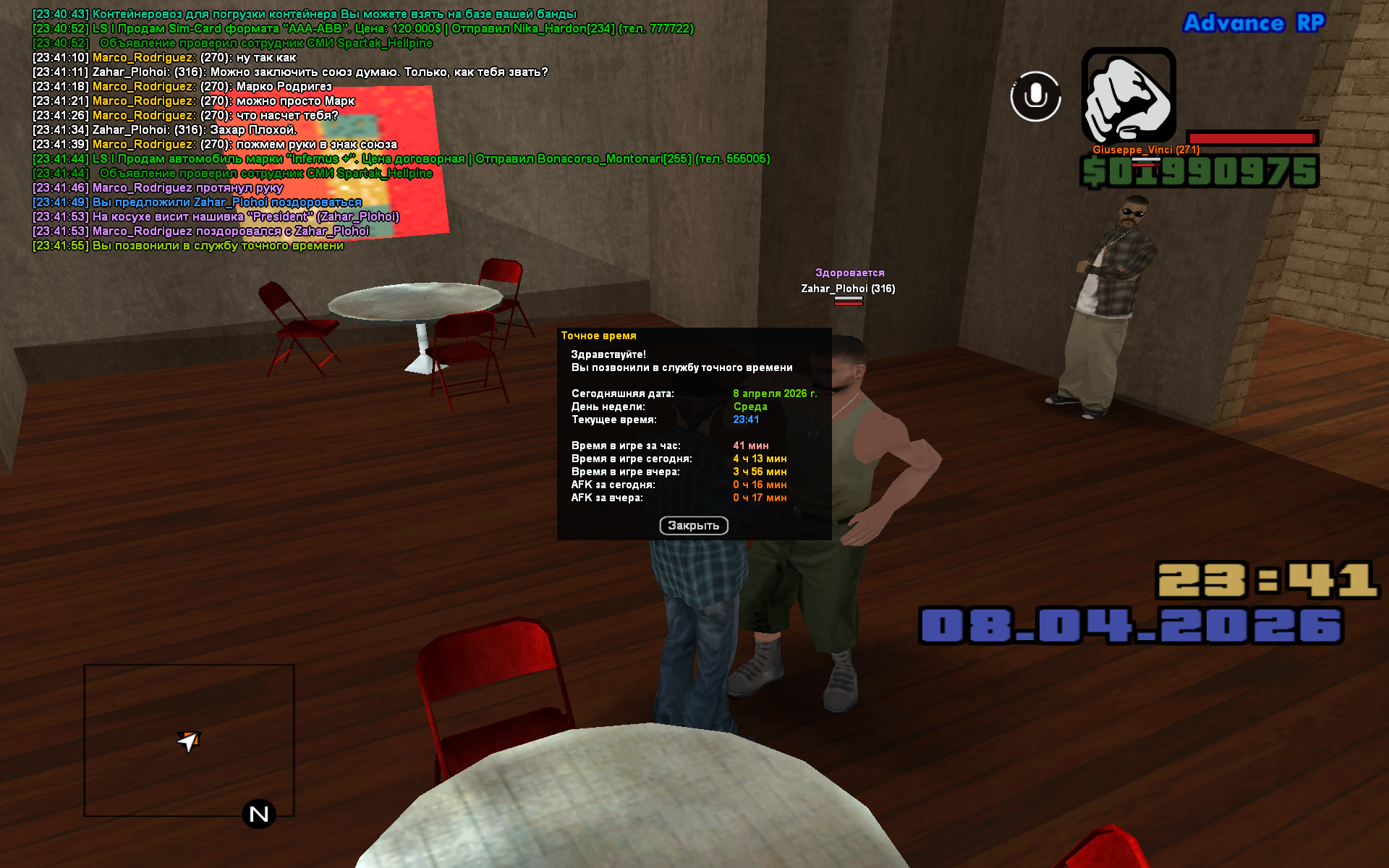Click the voice chat microphone icon
The height and width of the screenshot is (868, 1389).
click(1035, 96)
